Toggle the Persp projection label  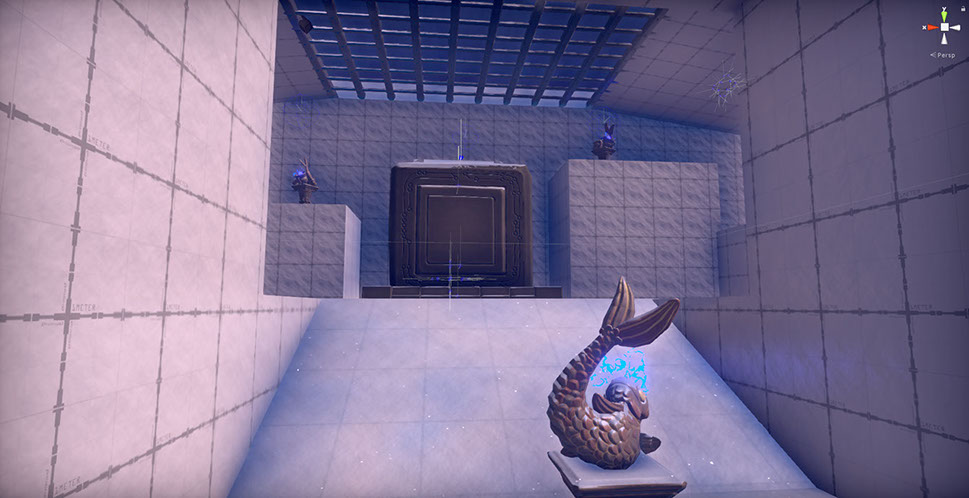[945, 56]
